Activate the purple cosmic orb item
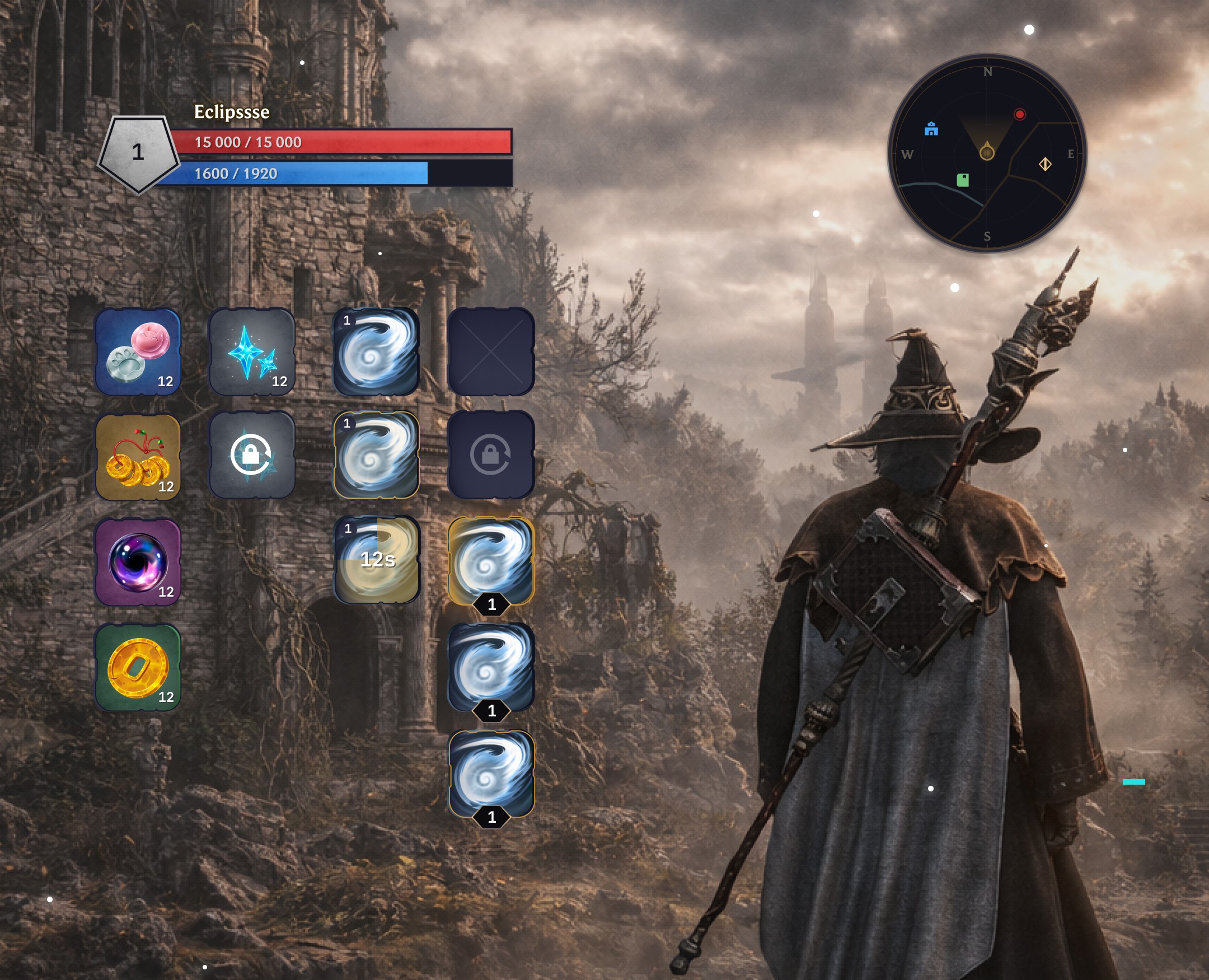The width and height of the screenshot is (1209, 980). point(138,562)
